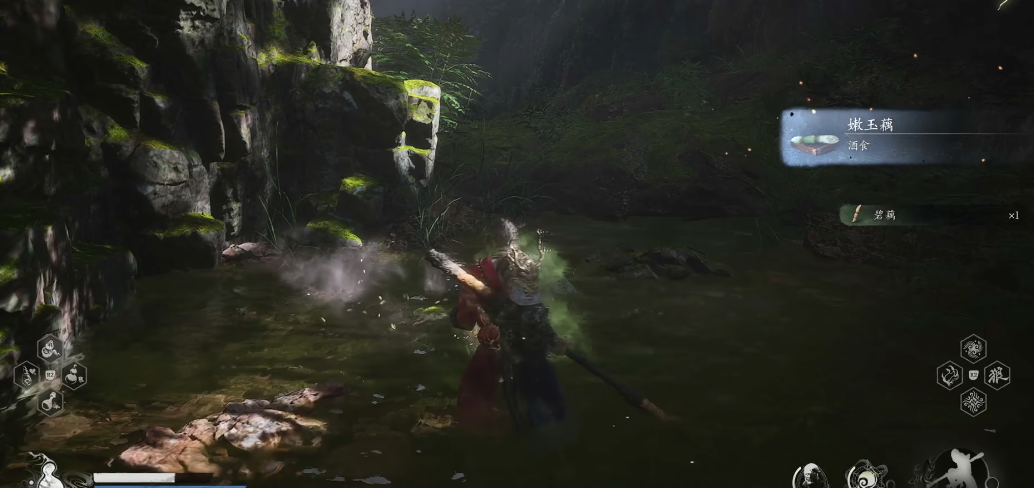This screenshot has height=488, width=1034.
Task: Activate the flame claw spell hexagon
Action: click(949, 376)
